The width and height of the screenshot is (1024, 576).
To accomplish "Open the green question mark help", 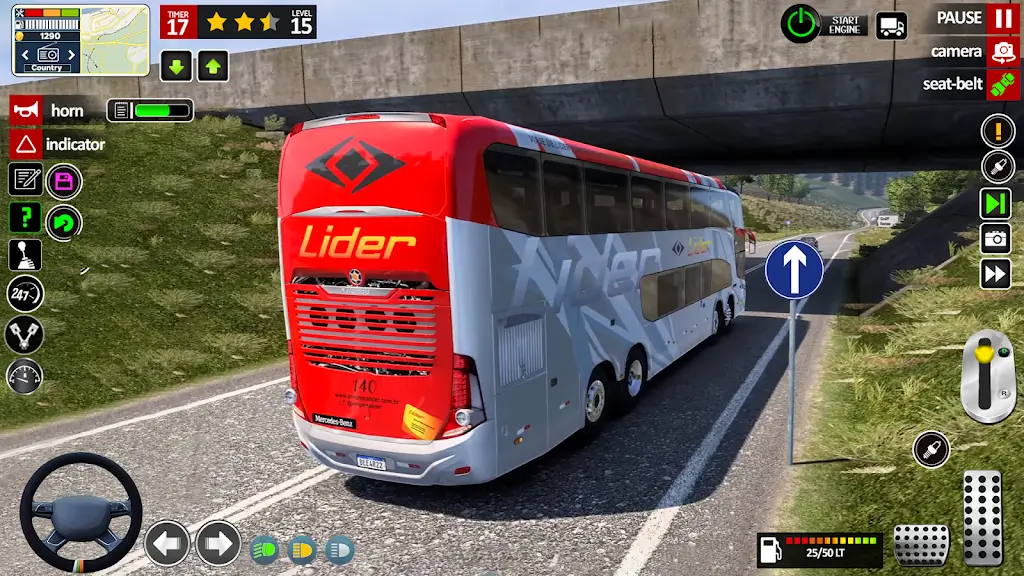I will pyautogui.click(x=25, y=217).
